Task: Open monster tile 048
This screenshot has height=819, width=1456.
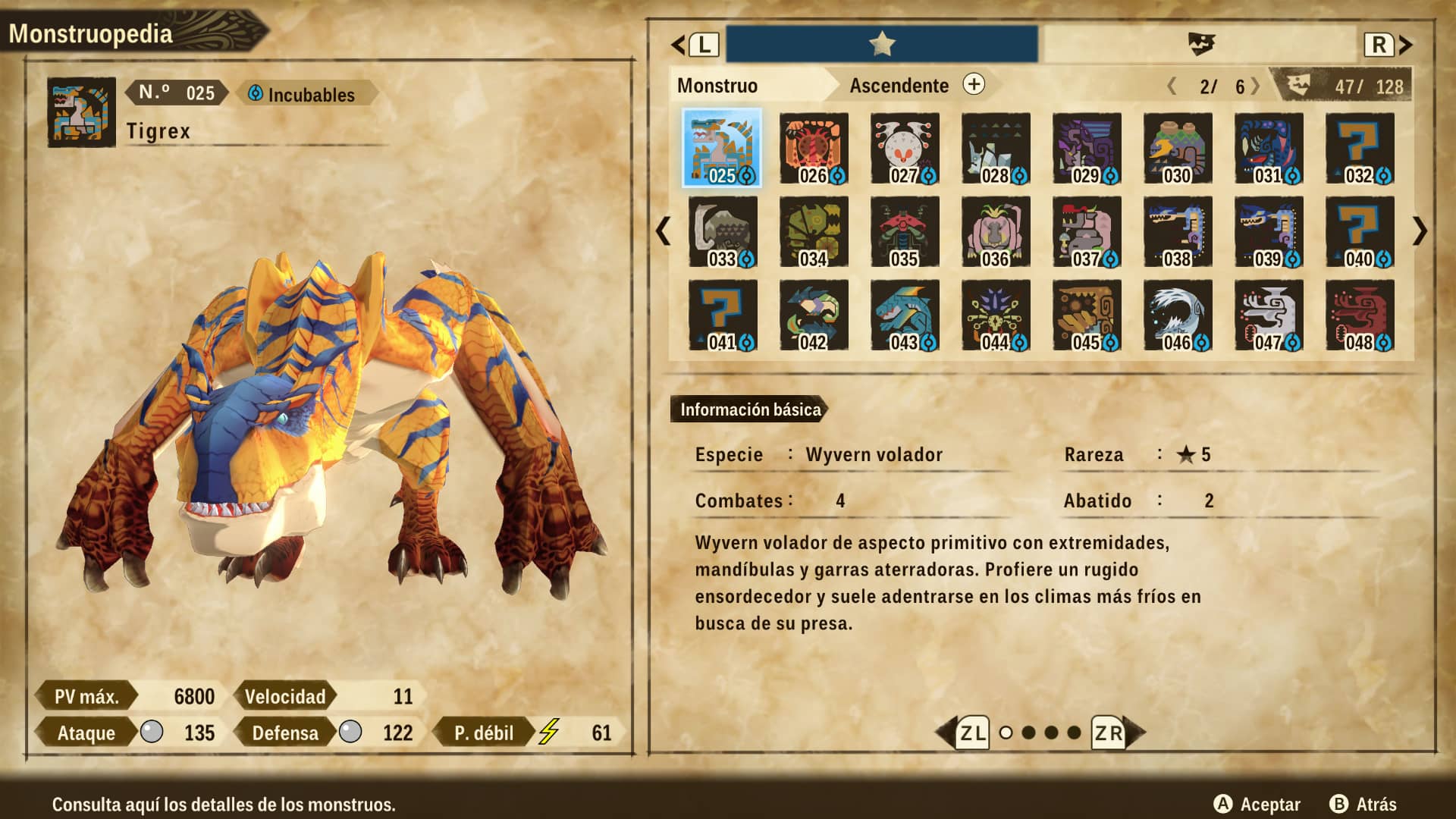Action: point(1360,315)
